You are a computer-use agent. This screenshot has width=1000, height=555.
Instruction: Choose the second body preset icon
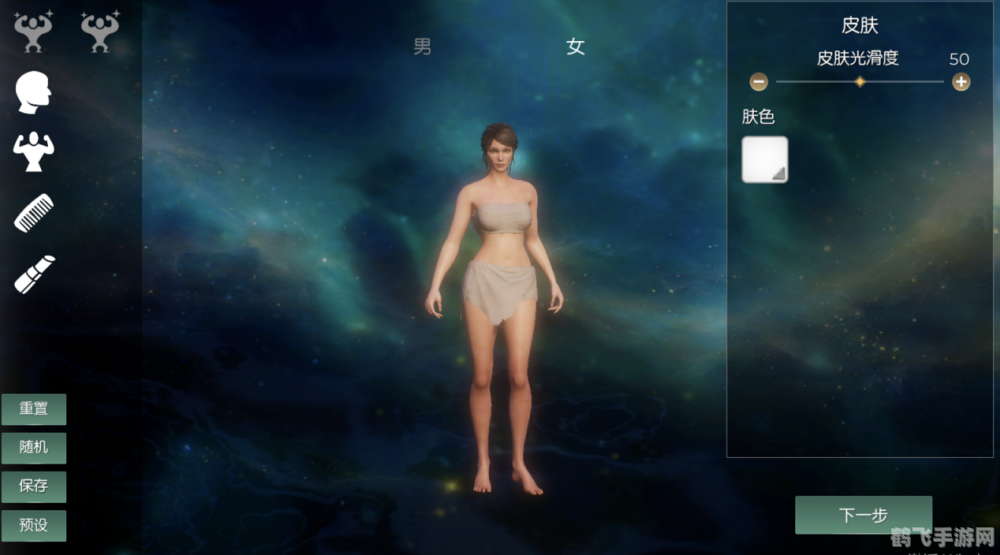coord(99,32)
